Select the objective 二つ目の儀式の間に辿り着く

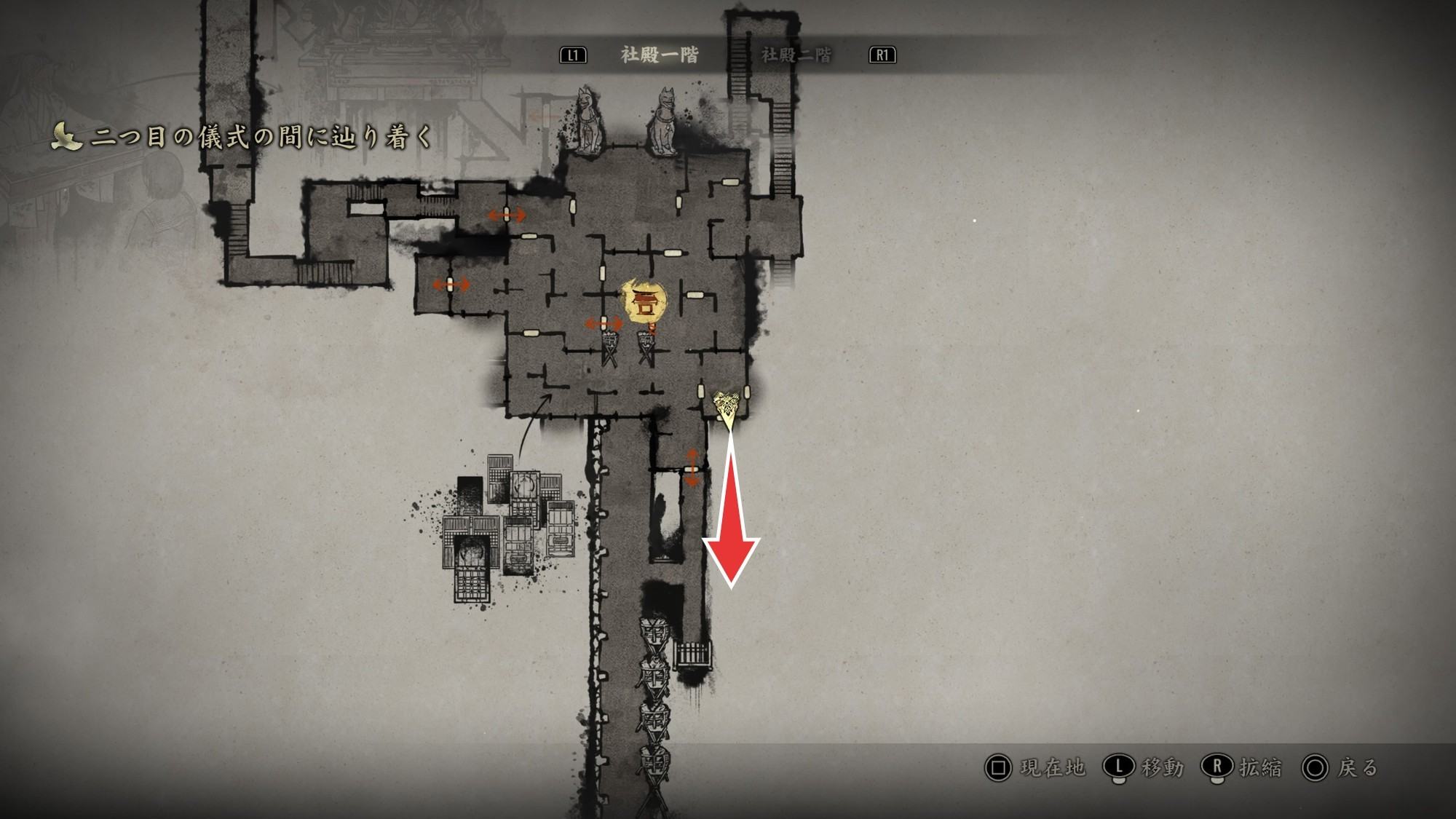pyautogui.click(x=261, y=137)
